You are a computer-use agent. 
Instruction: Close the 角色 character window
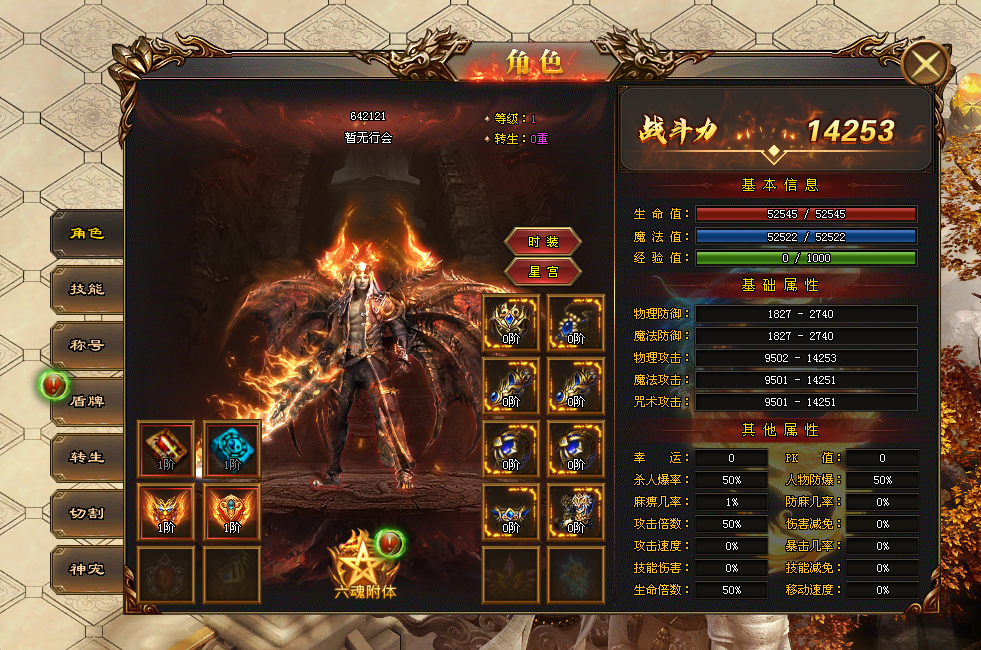[x=926, y=66]
